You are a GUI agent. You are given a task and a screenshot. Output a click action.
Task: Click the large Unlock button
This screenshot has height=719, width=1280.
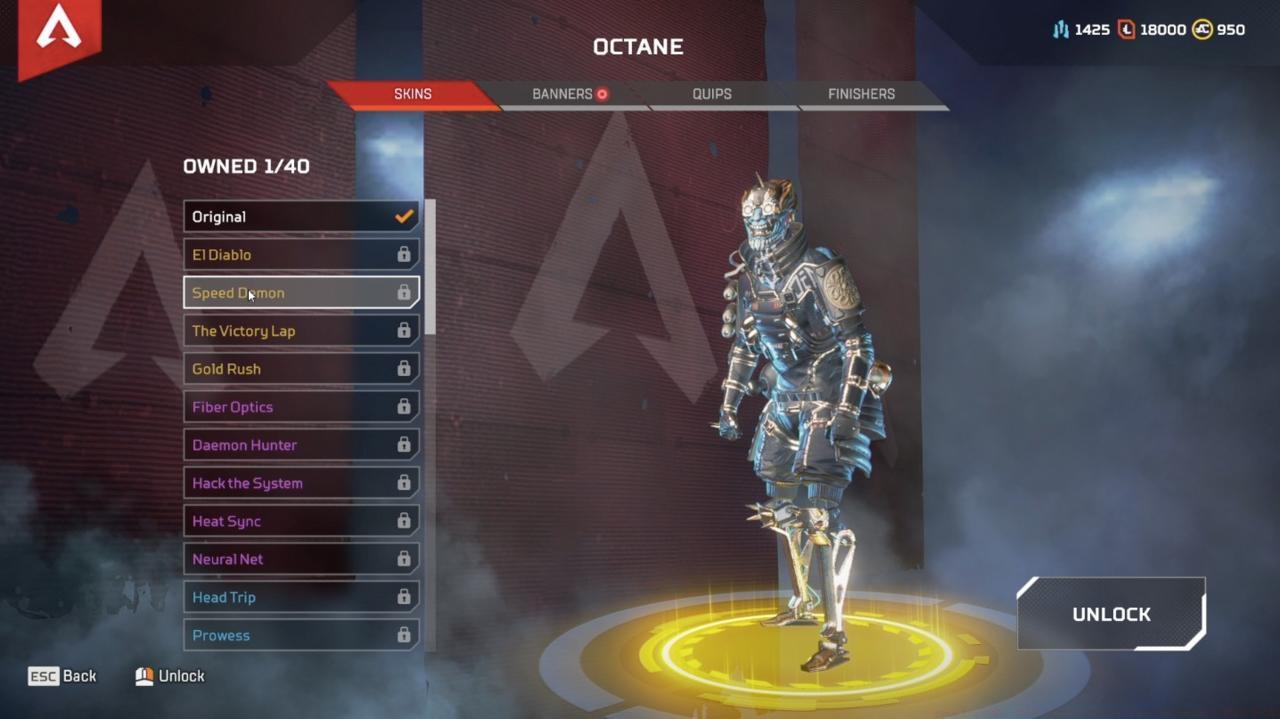tap(1111, 614)
